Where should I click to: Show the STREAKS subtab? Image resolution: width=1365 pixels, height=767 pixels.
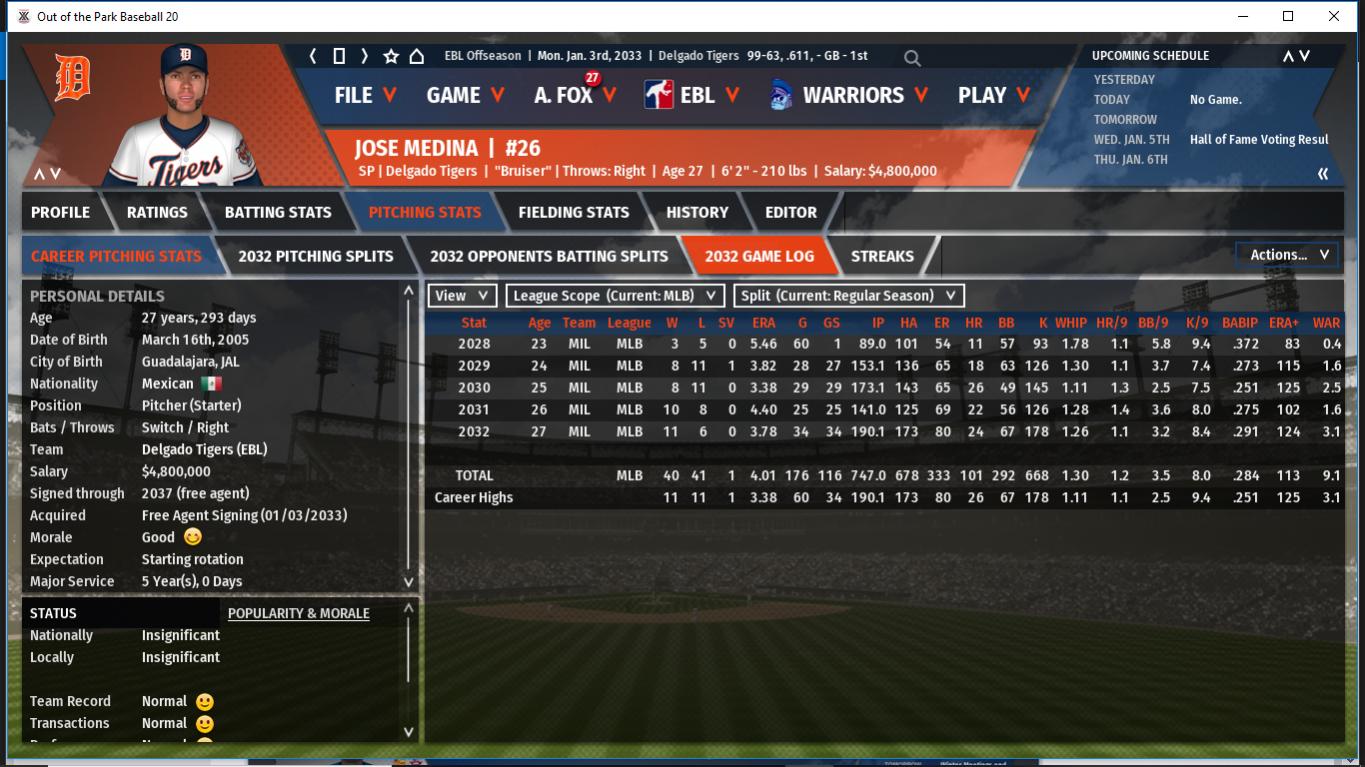coord(882,256)
